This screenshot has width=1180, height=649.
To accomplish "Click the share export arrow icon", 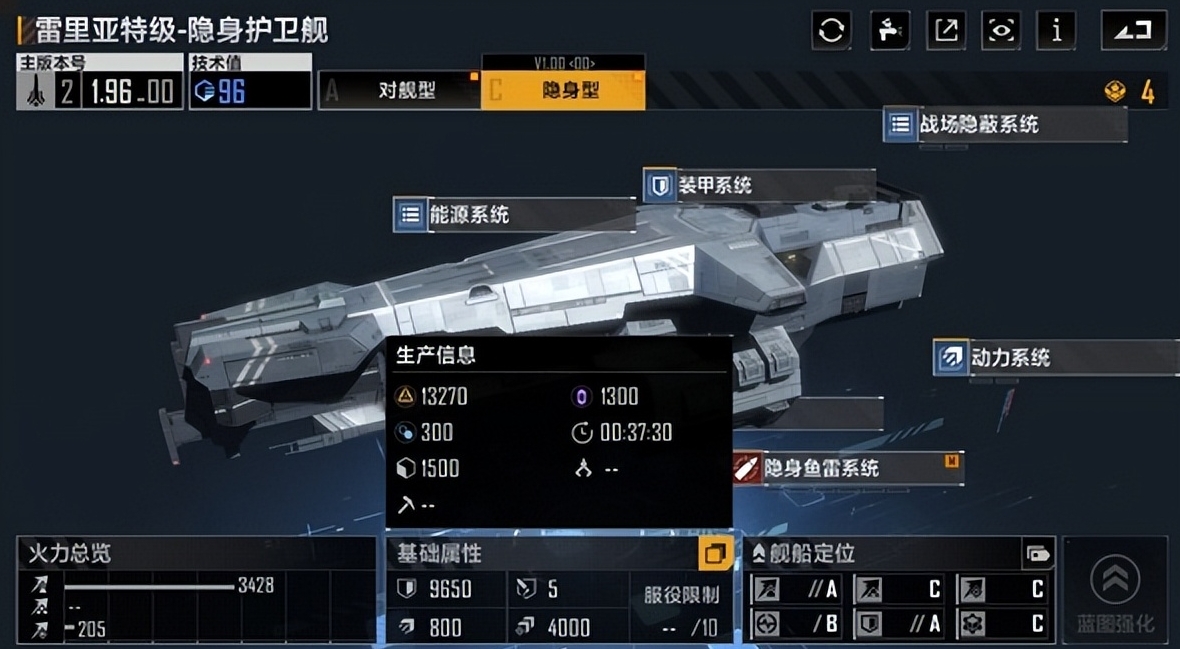I will (945, 30).
